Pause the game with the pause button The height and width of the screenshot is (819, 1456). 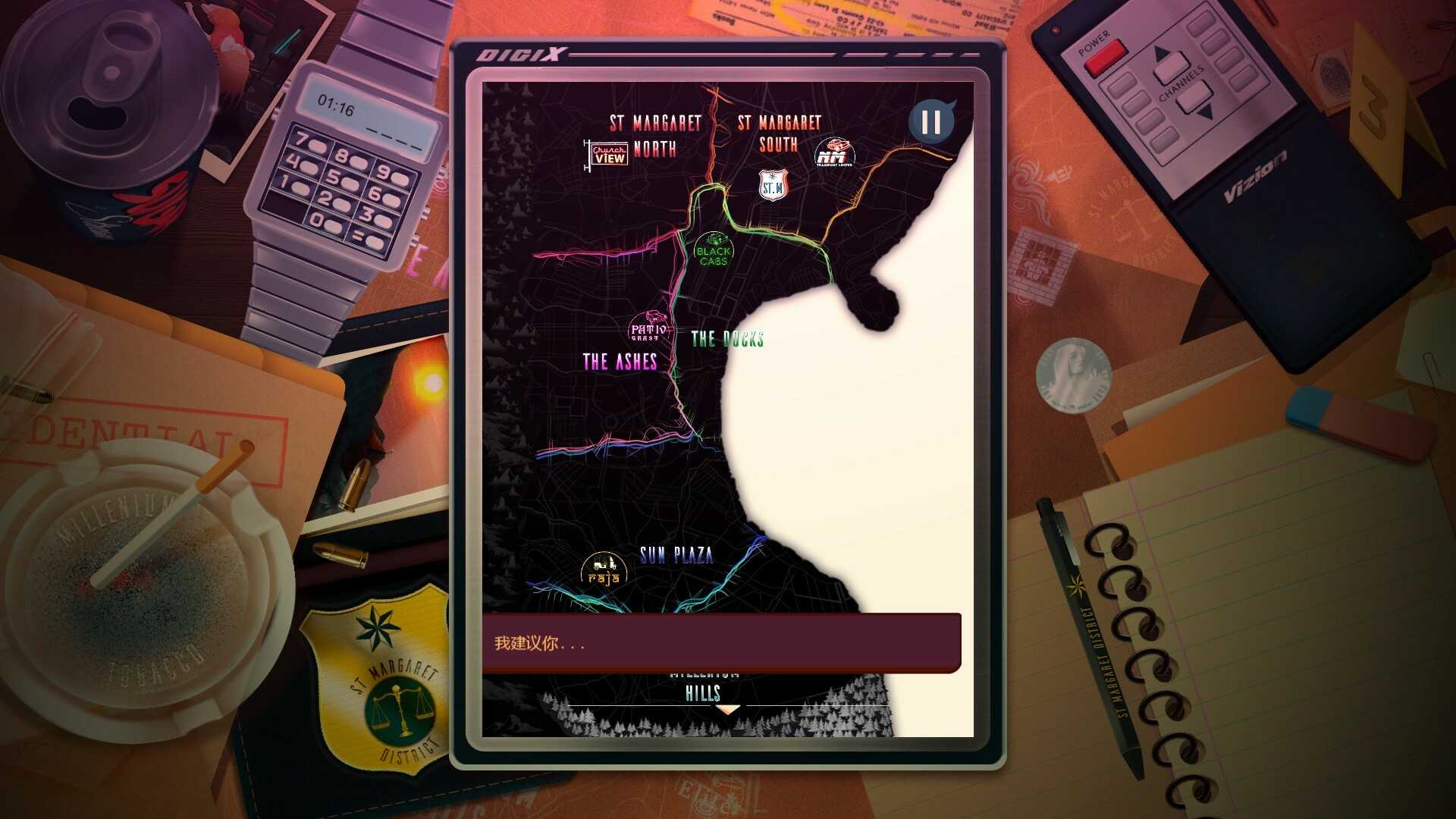[930, 122]
